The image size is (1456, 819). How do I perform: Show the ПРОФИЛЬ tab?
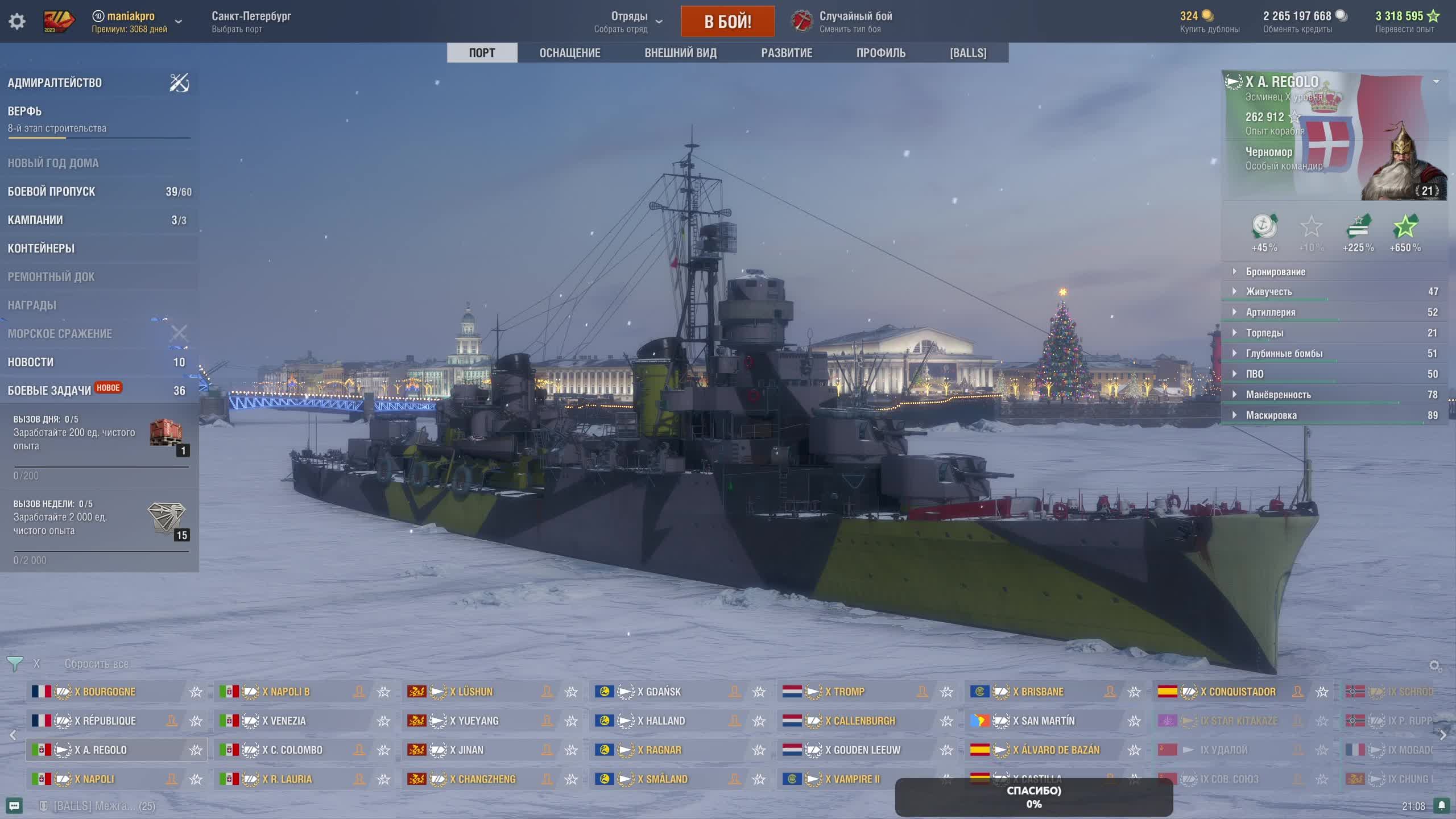pos(880,53)
